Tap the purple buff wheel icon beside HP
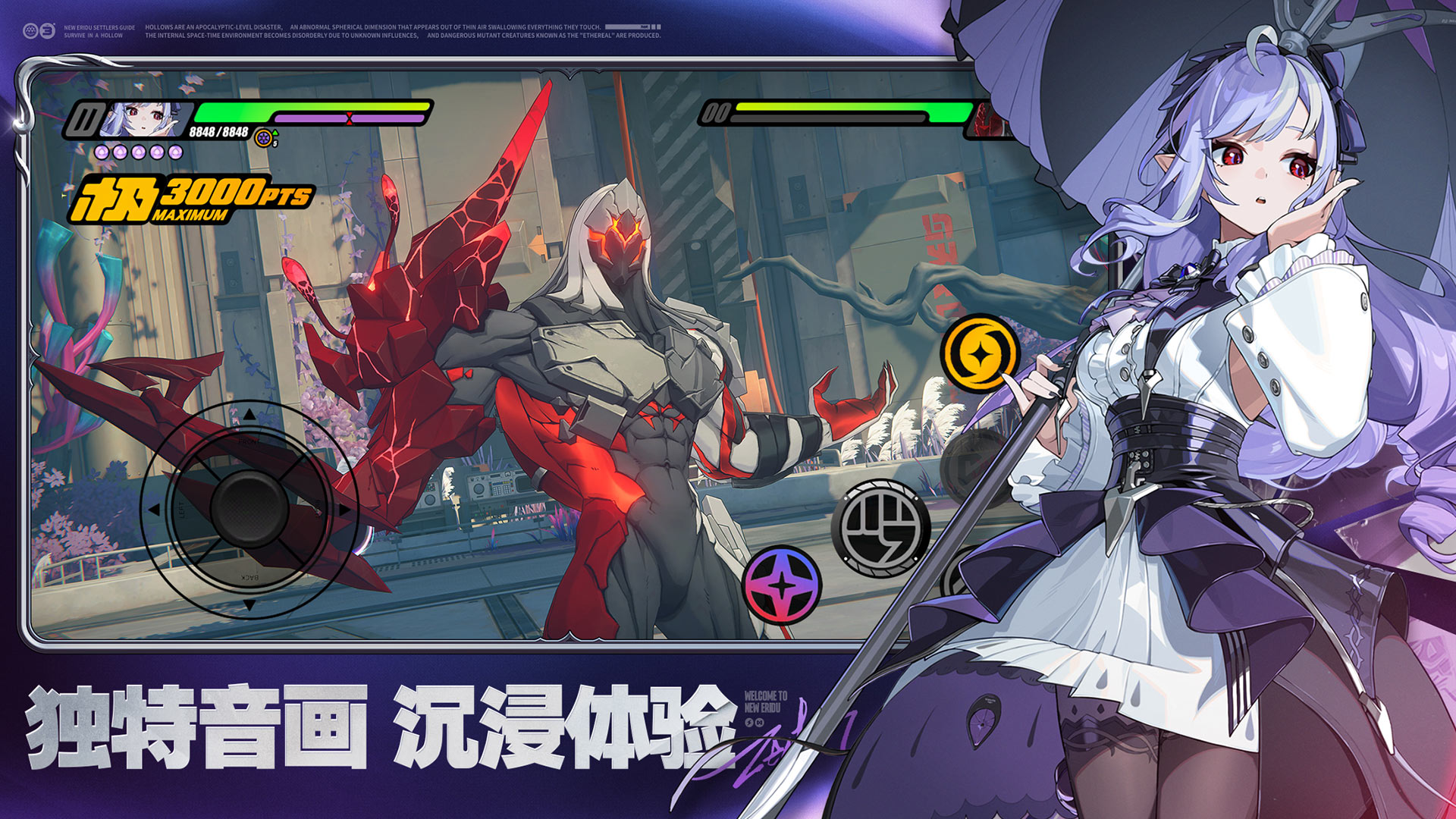 (263, 137)
